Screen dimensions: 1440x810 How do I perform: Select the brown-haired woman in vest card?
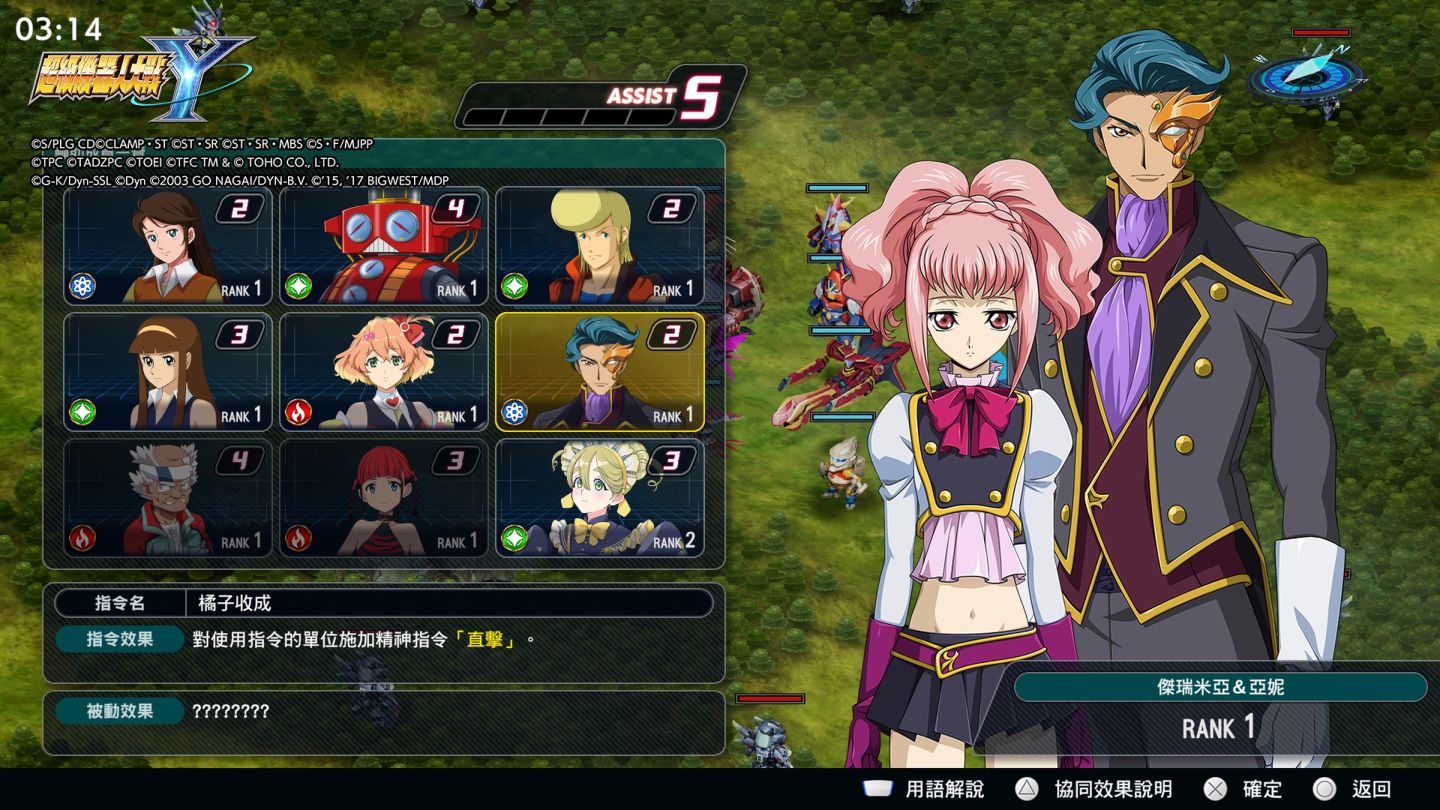pos(168,246)
